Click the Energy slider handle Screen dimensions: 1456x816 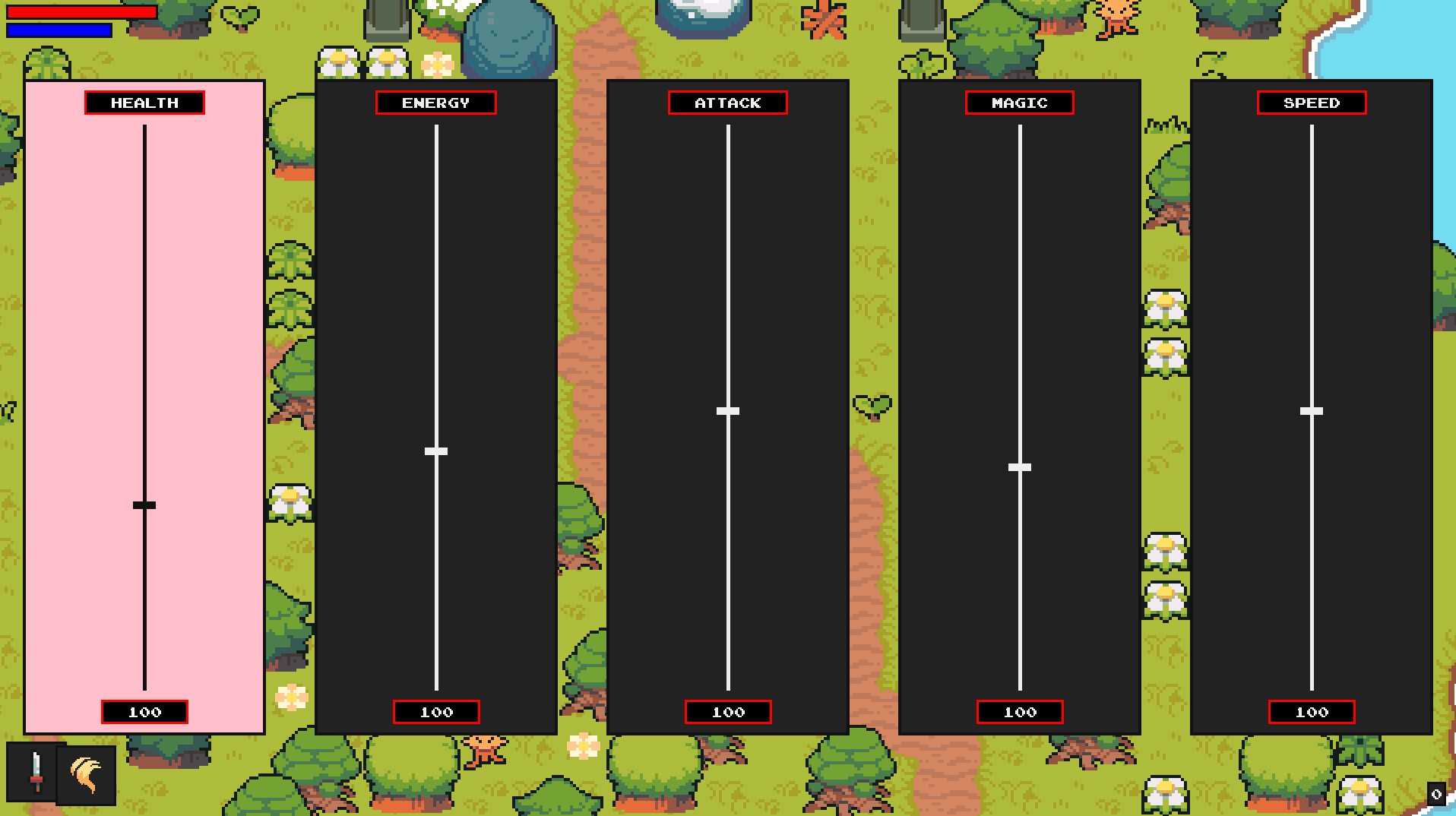[x=436, y=451]
